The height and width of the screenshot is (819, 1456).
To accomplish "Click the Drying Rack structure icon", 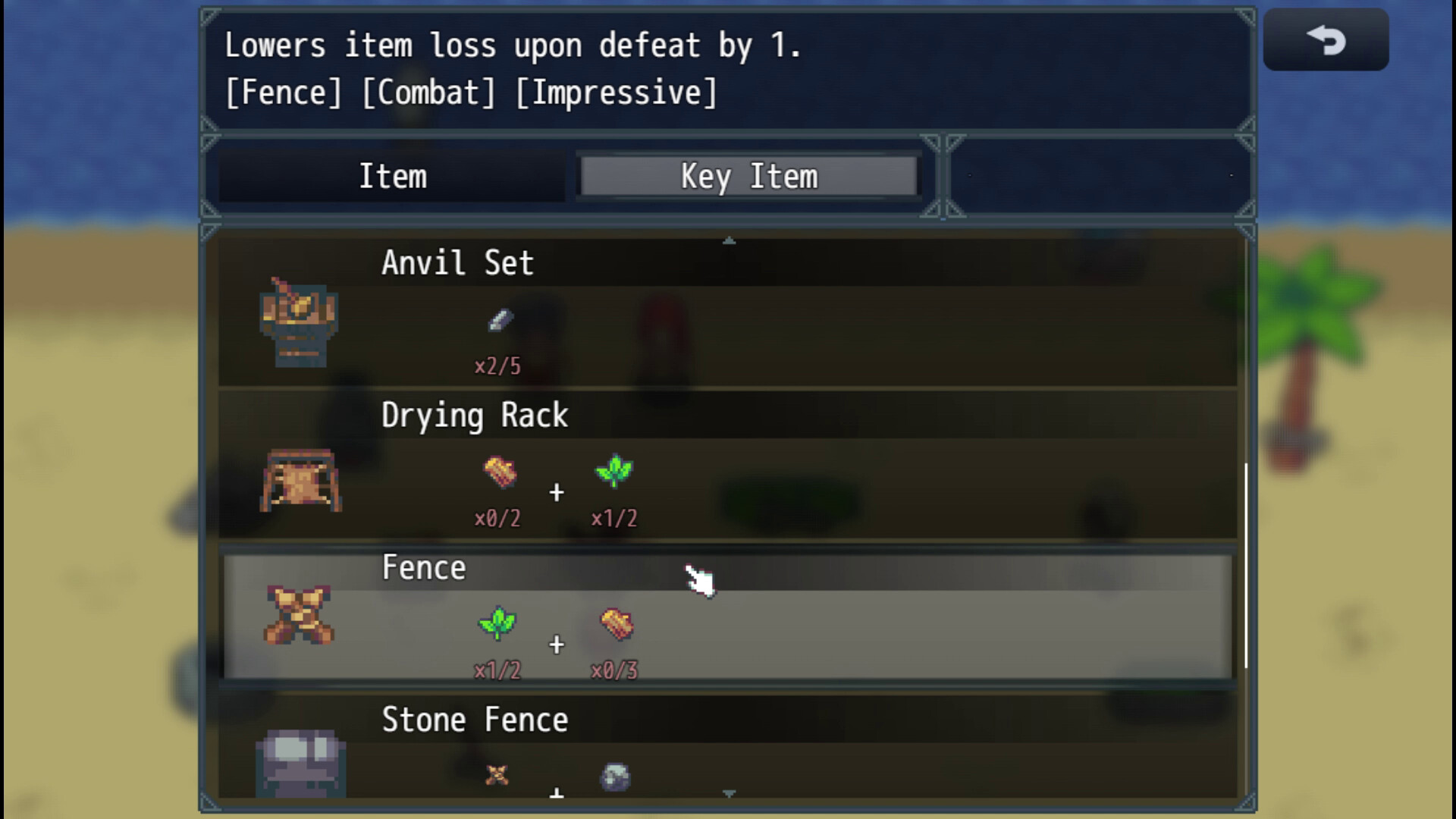I will pos(301,482).
